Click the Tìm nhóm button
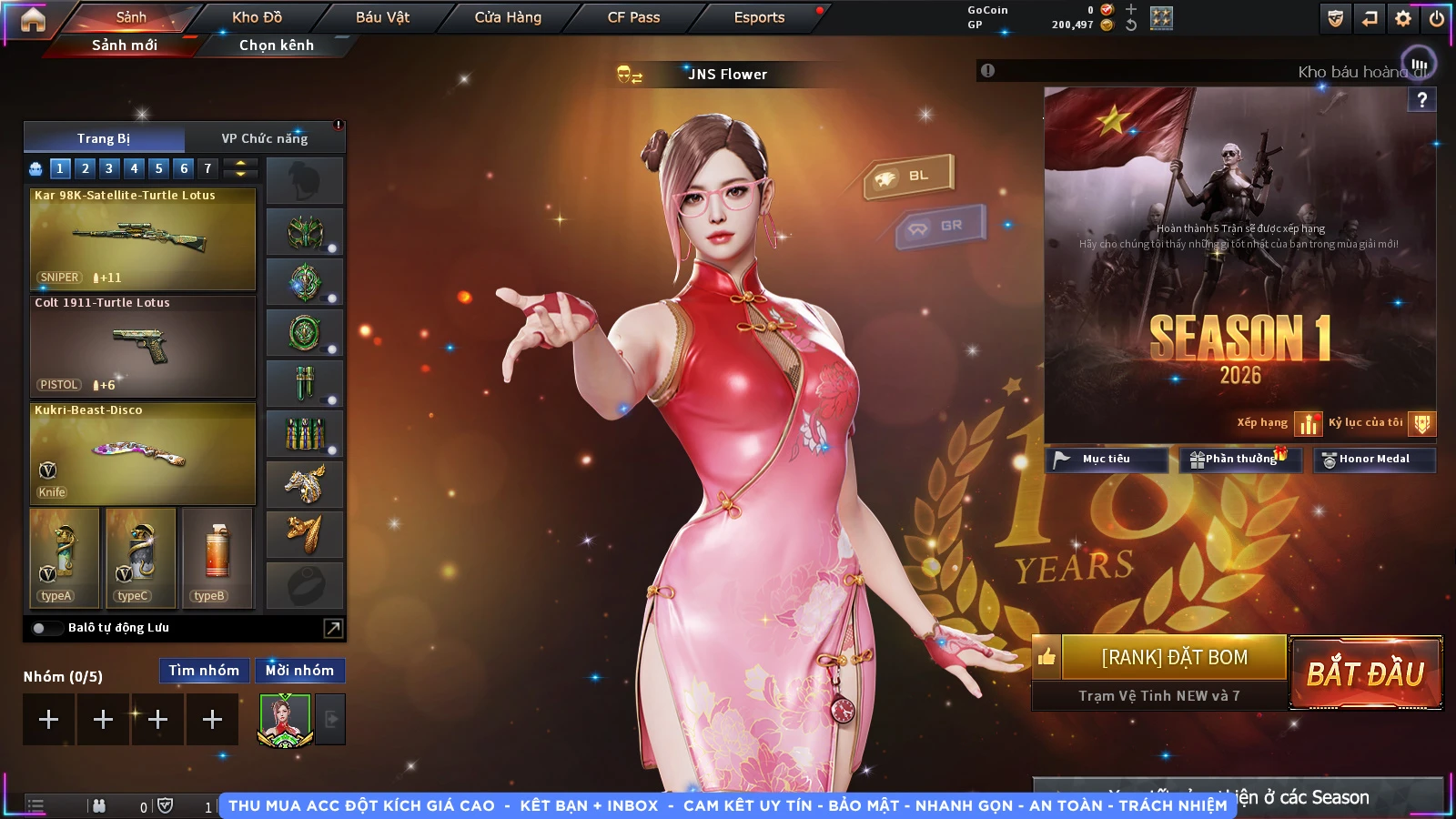This screenshot has width=1456, height=819. coord(204,671)
